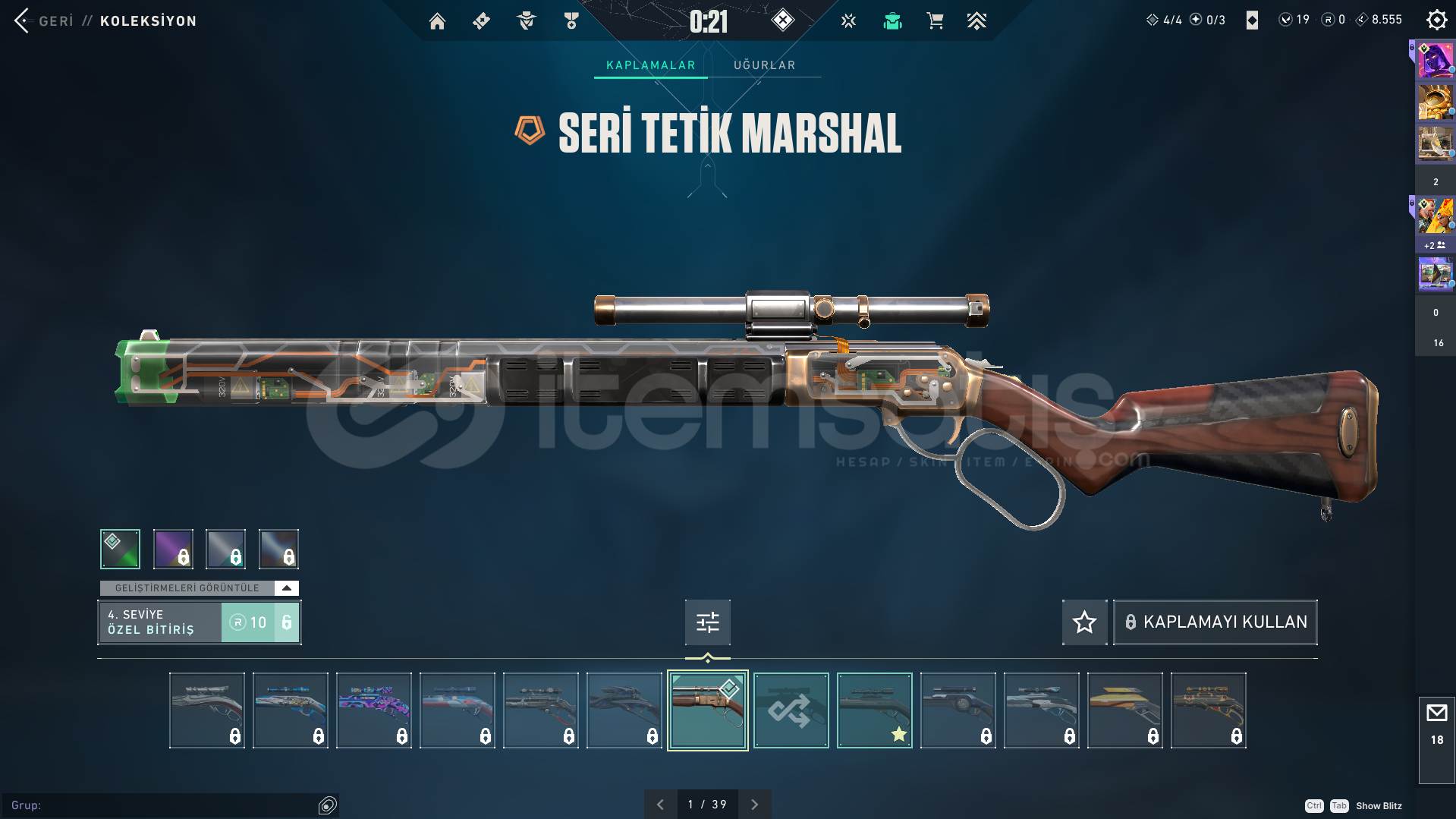Go to the next skin page

coord(754,805)
